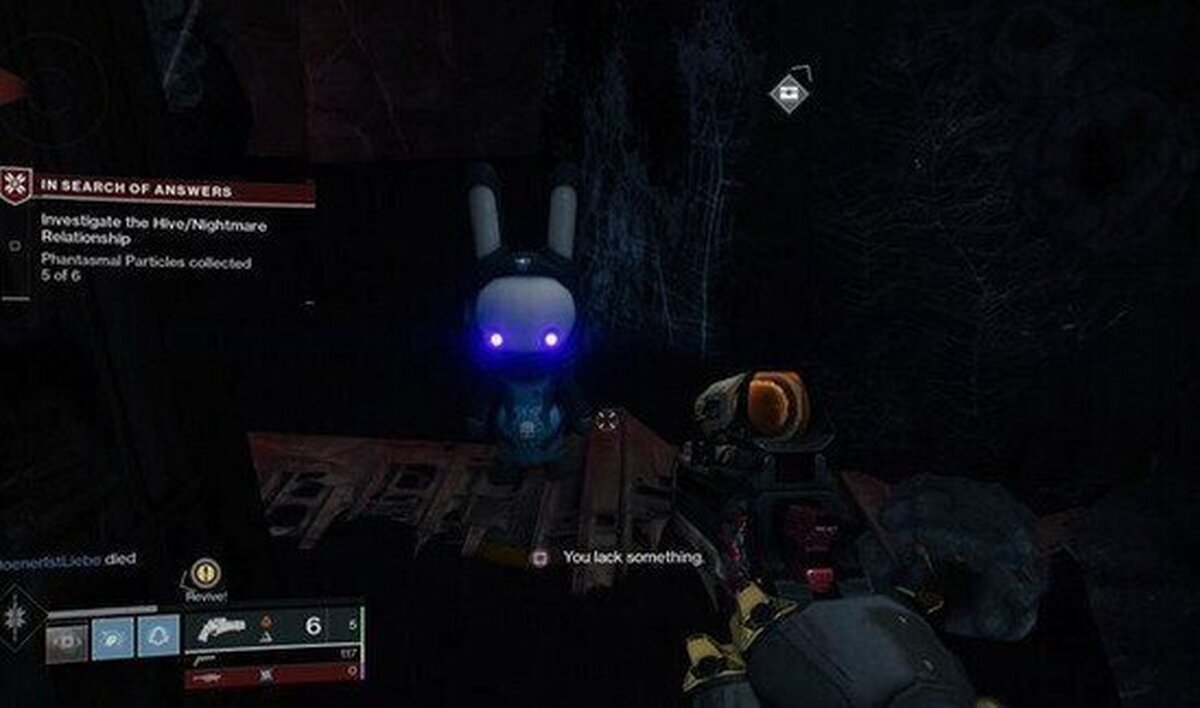Click the quest shield emblem icon
The image size is (1200, 708).
tap(16, 186)
